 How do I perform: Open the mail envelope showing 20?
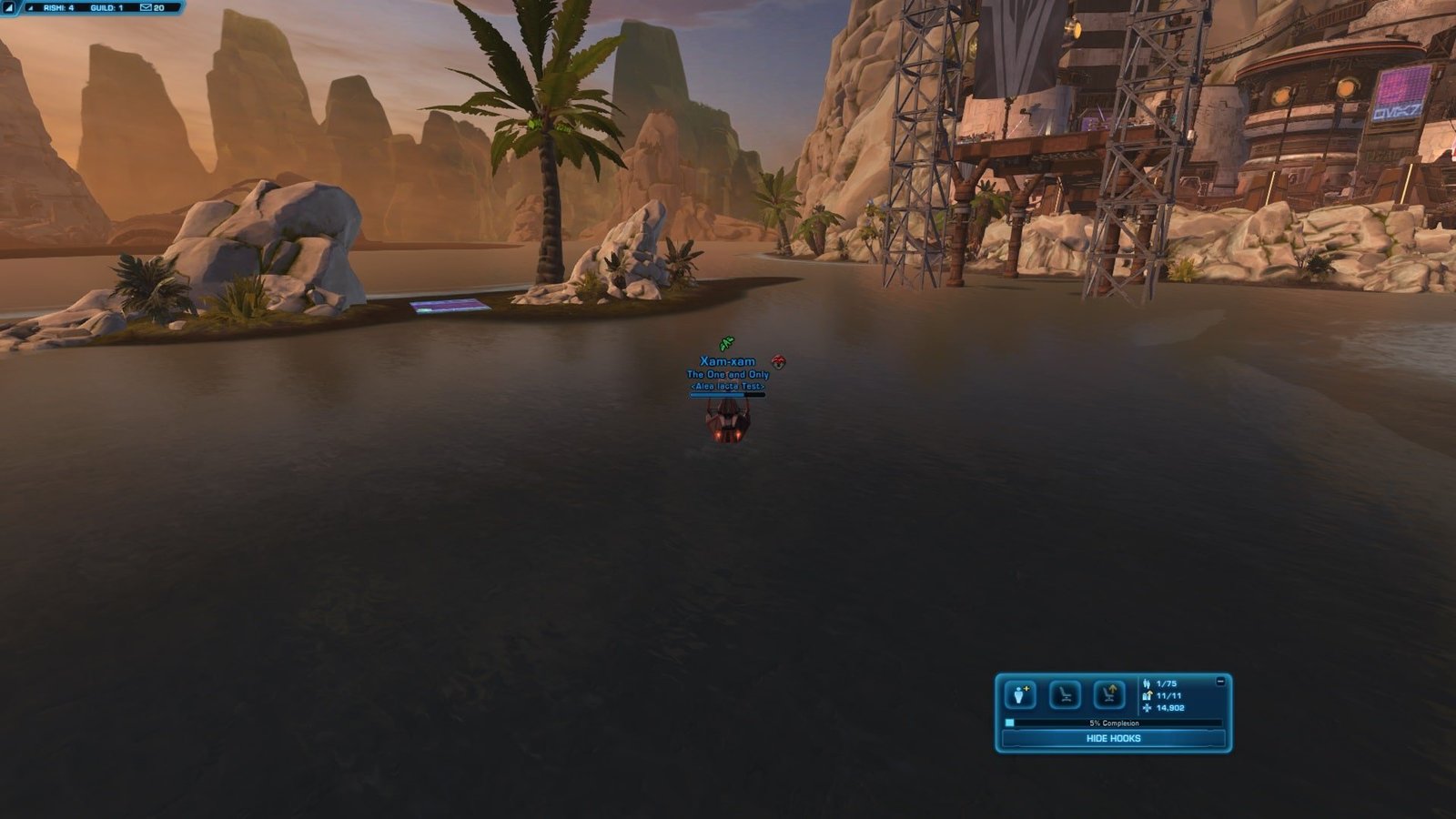click(152, 7)
